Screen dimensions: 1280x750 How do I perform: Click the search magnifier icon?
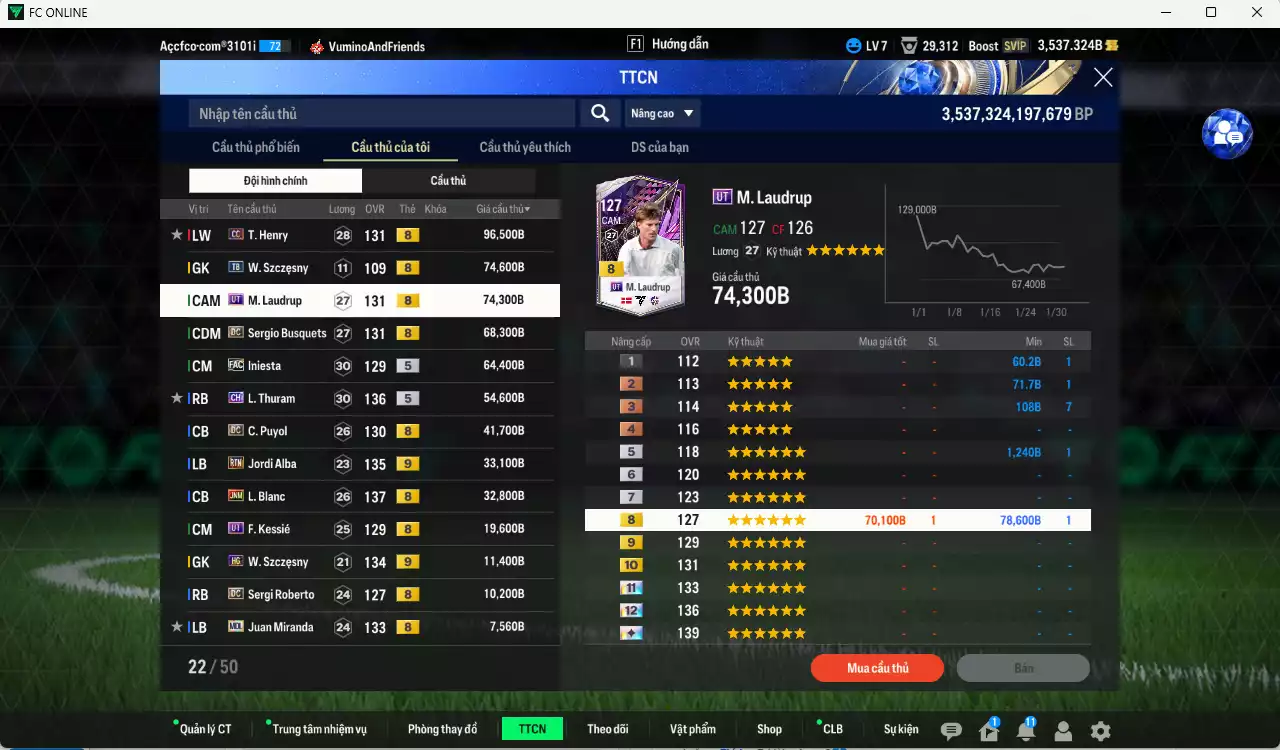tap(599, 112)
